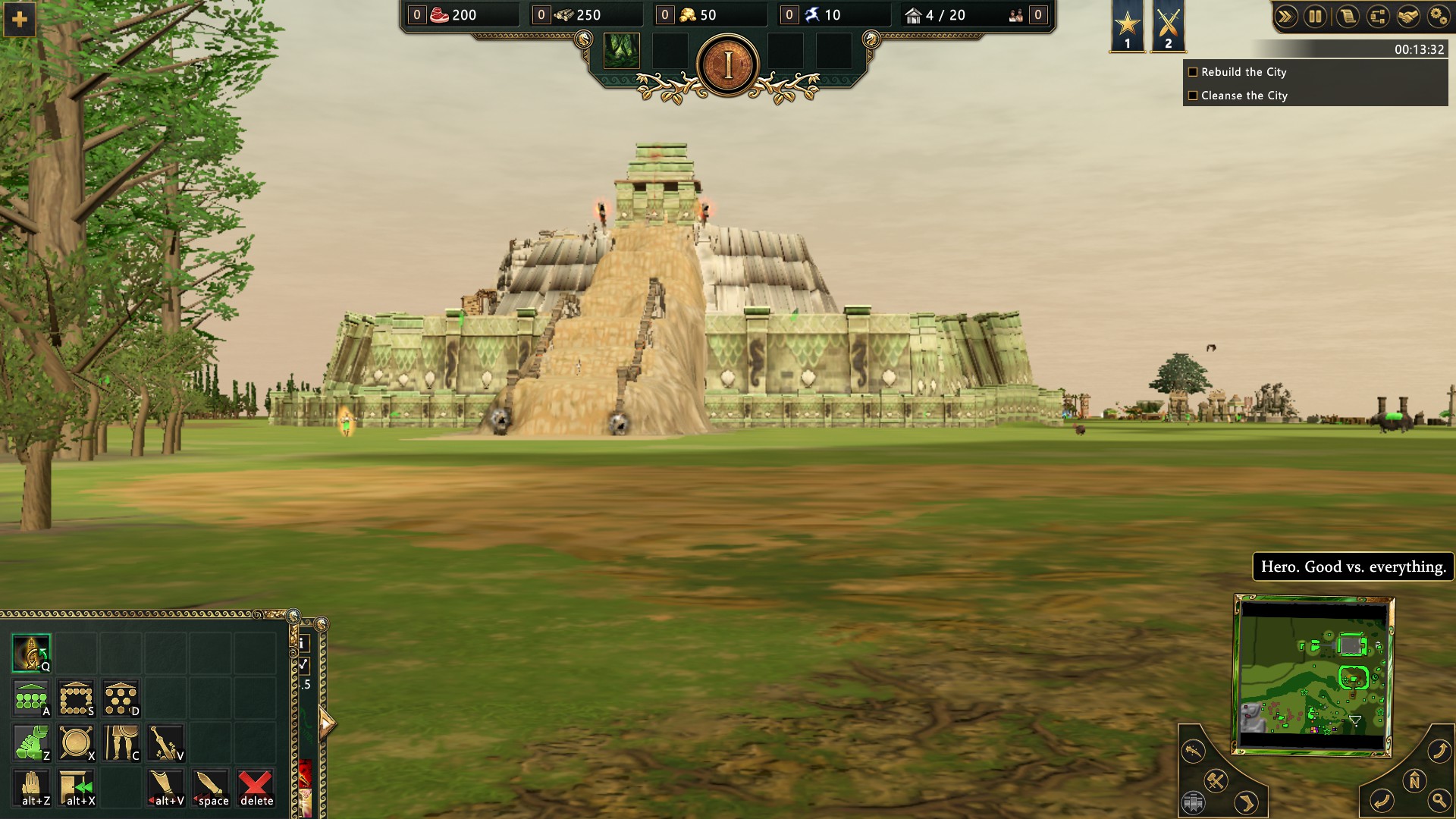Viewport: 1456px width, 819px height.
Task: Click the Rebuild the City objective
Action: click(1244, 72)
